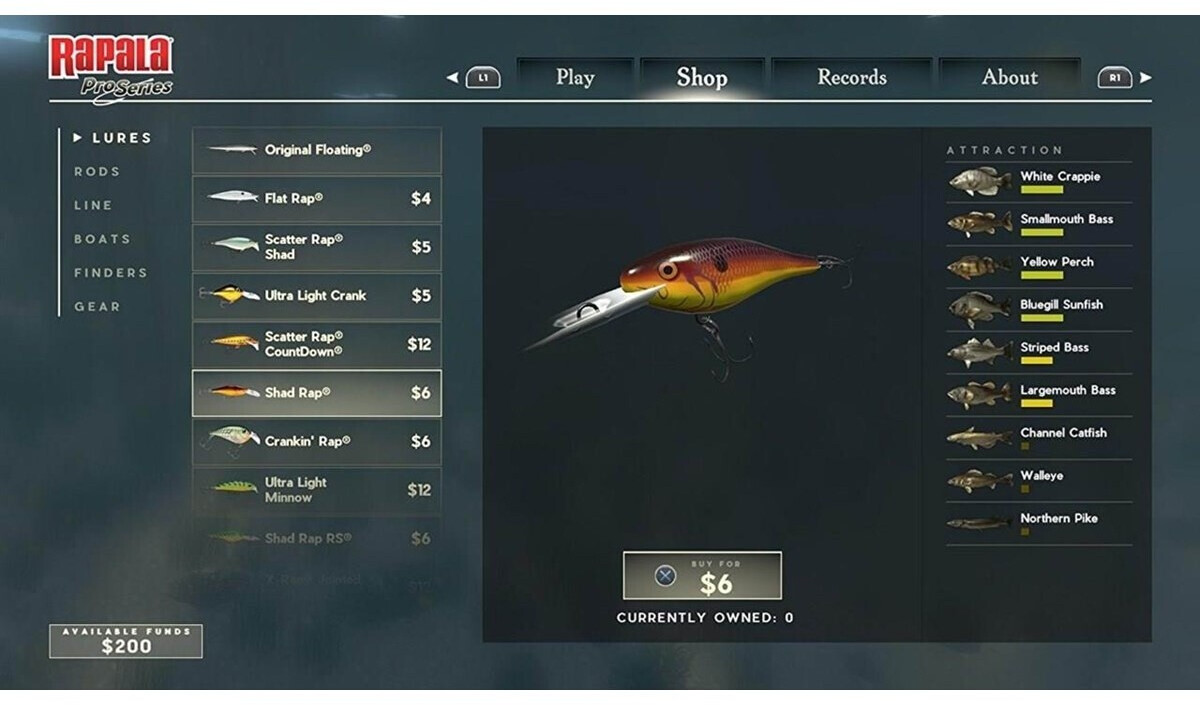Screen dimensions: 1200x705
Task: Select the Ultra Light Minnow lure
Action: (316, 490)
